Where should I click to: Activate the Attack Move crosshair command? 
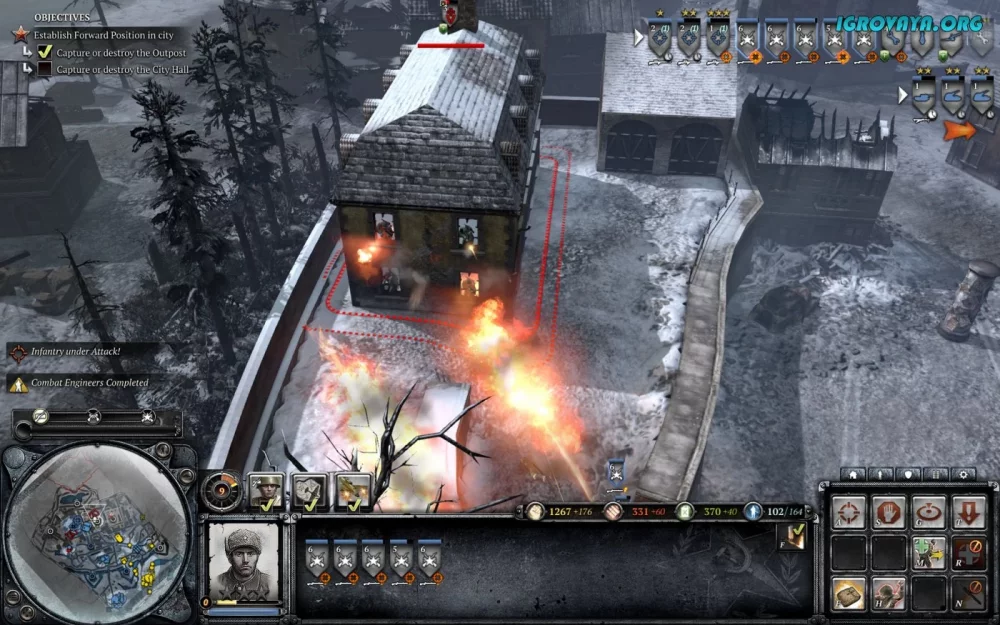coord(849,512)
